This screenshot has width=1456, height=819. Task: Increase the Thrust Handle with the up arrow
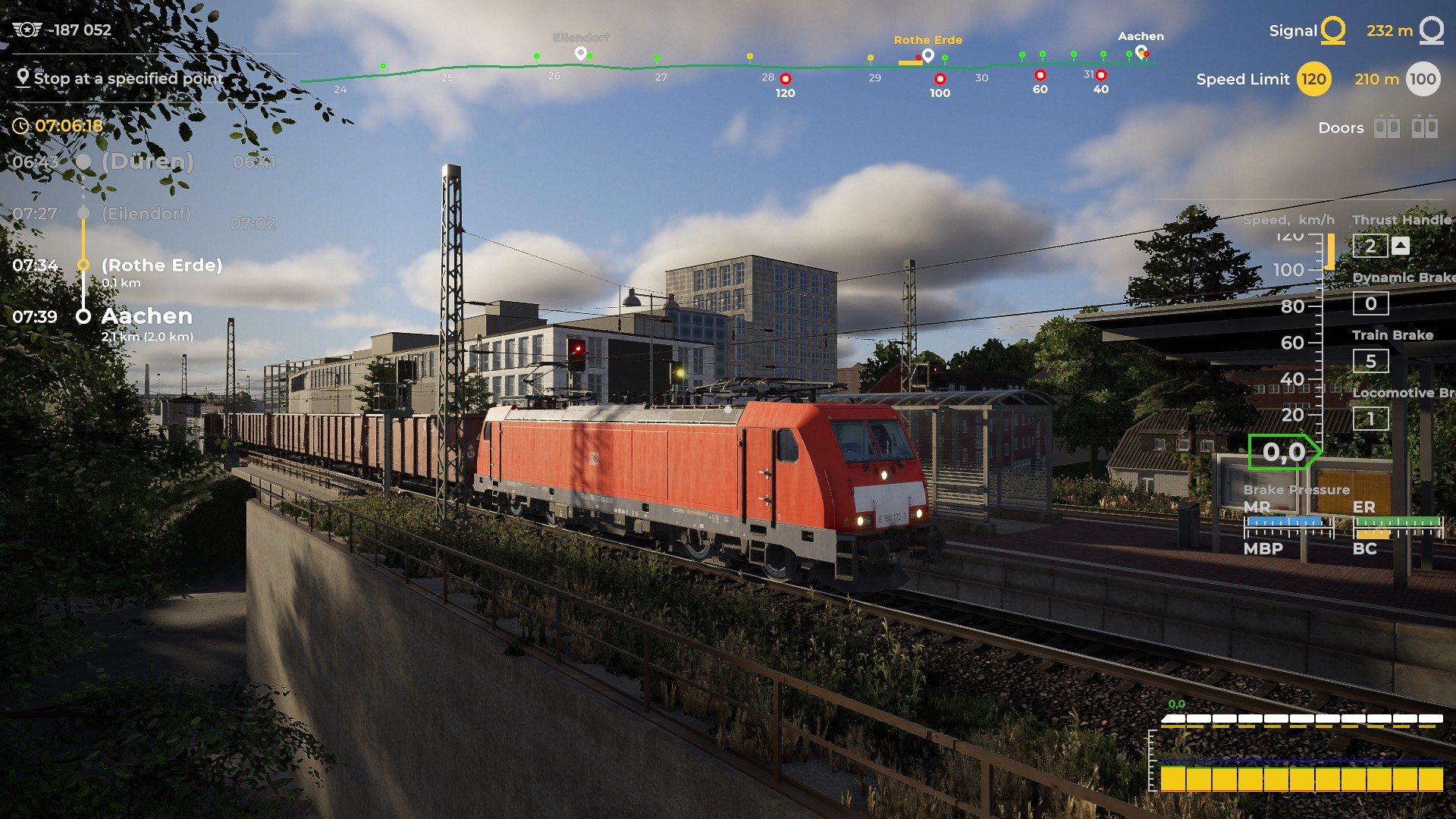click(x=1401, y=246)
